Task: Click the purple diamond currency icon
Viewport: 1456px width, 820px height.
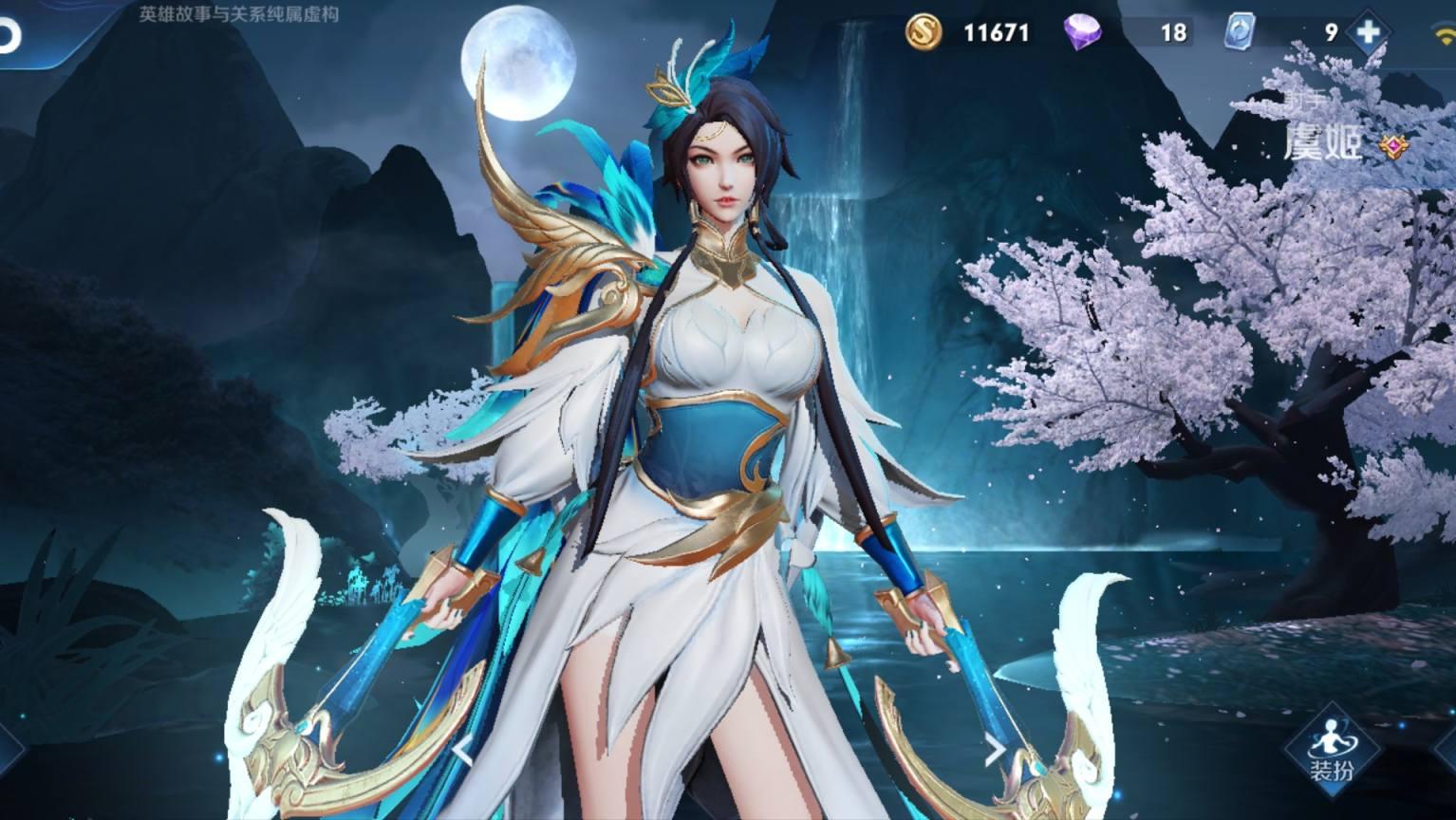Action: tap(1080, 32)
